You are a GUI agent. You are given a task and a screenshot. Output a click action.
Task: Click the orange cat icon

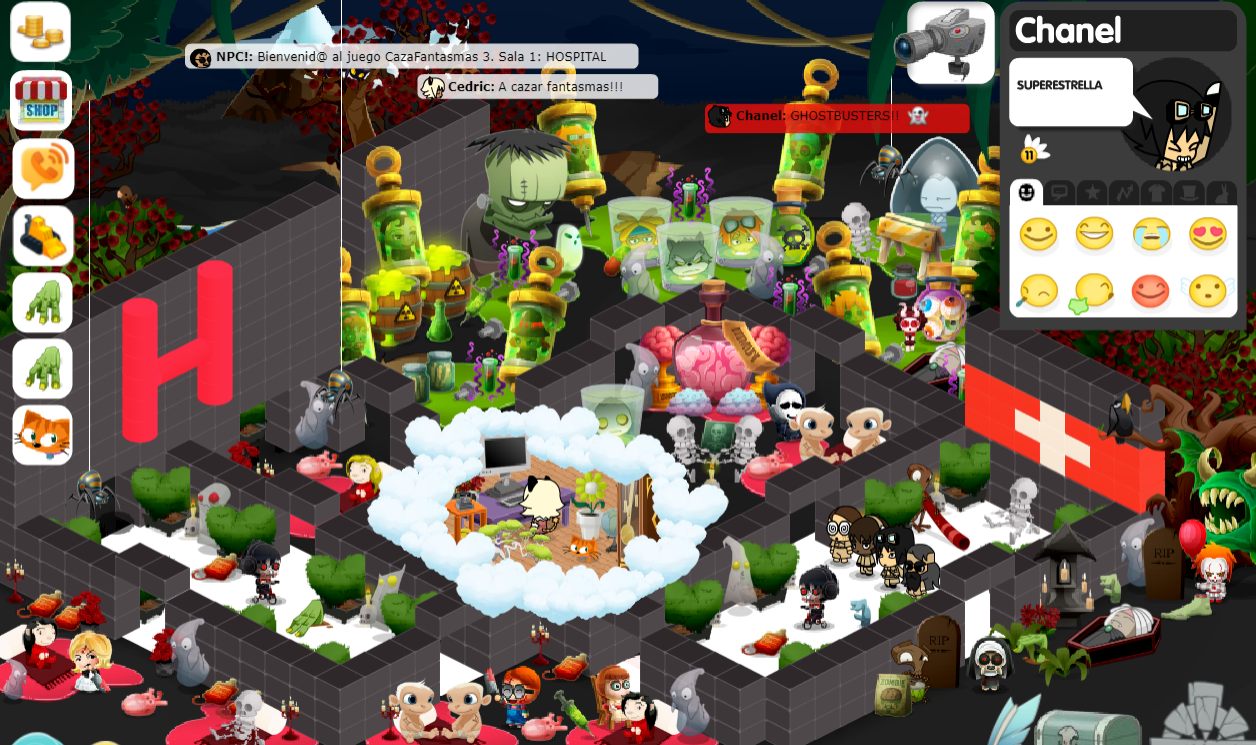point(42,435)
